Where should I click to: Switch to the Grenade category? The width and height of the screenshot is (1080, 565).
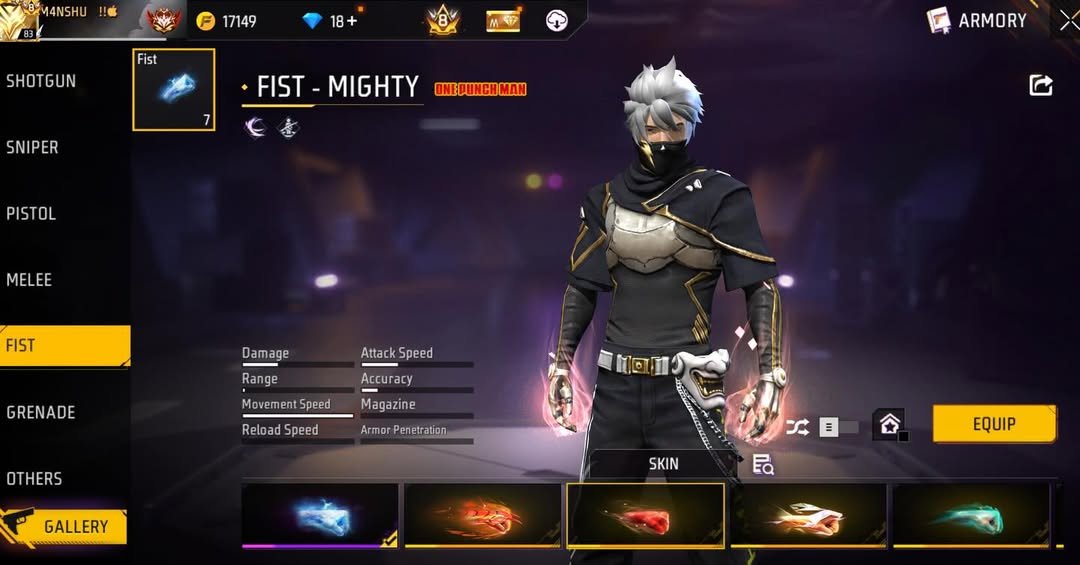pos(40,412)
